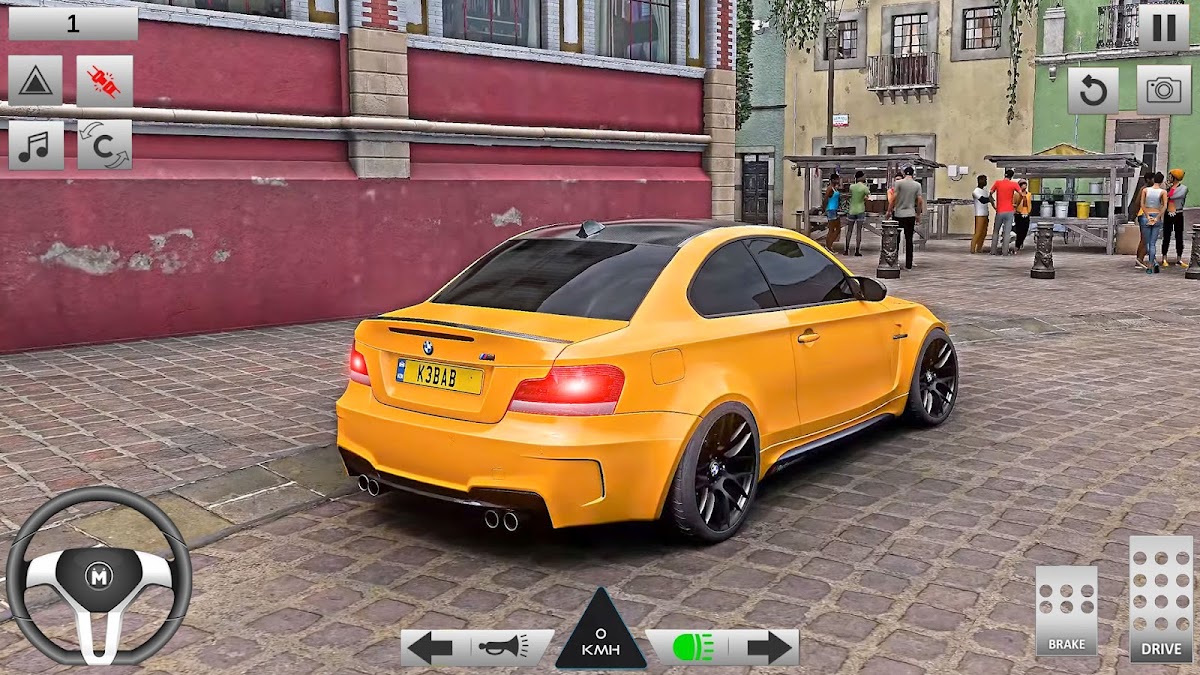Click the red plug connection icon
The image size is (1200, 675).
pyautogui.click(x=104, y=81)
